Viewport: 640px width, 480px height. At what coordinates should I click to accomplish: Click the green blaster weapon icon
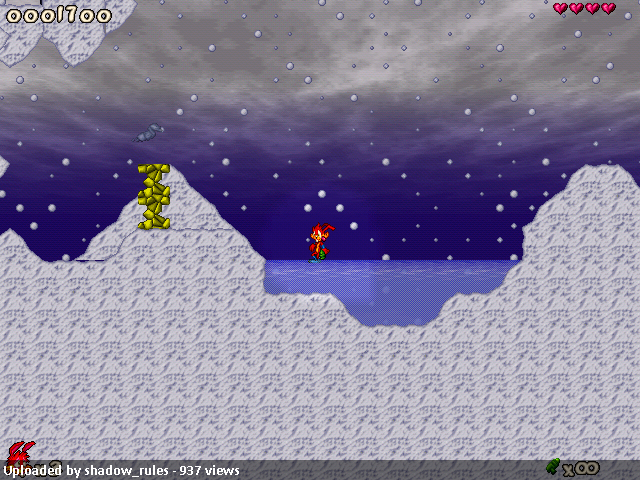click(553, 465)
